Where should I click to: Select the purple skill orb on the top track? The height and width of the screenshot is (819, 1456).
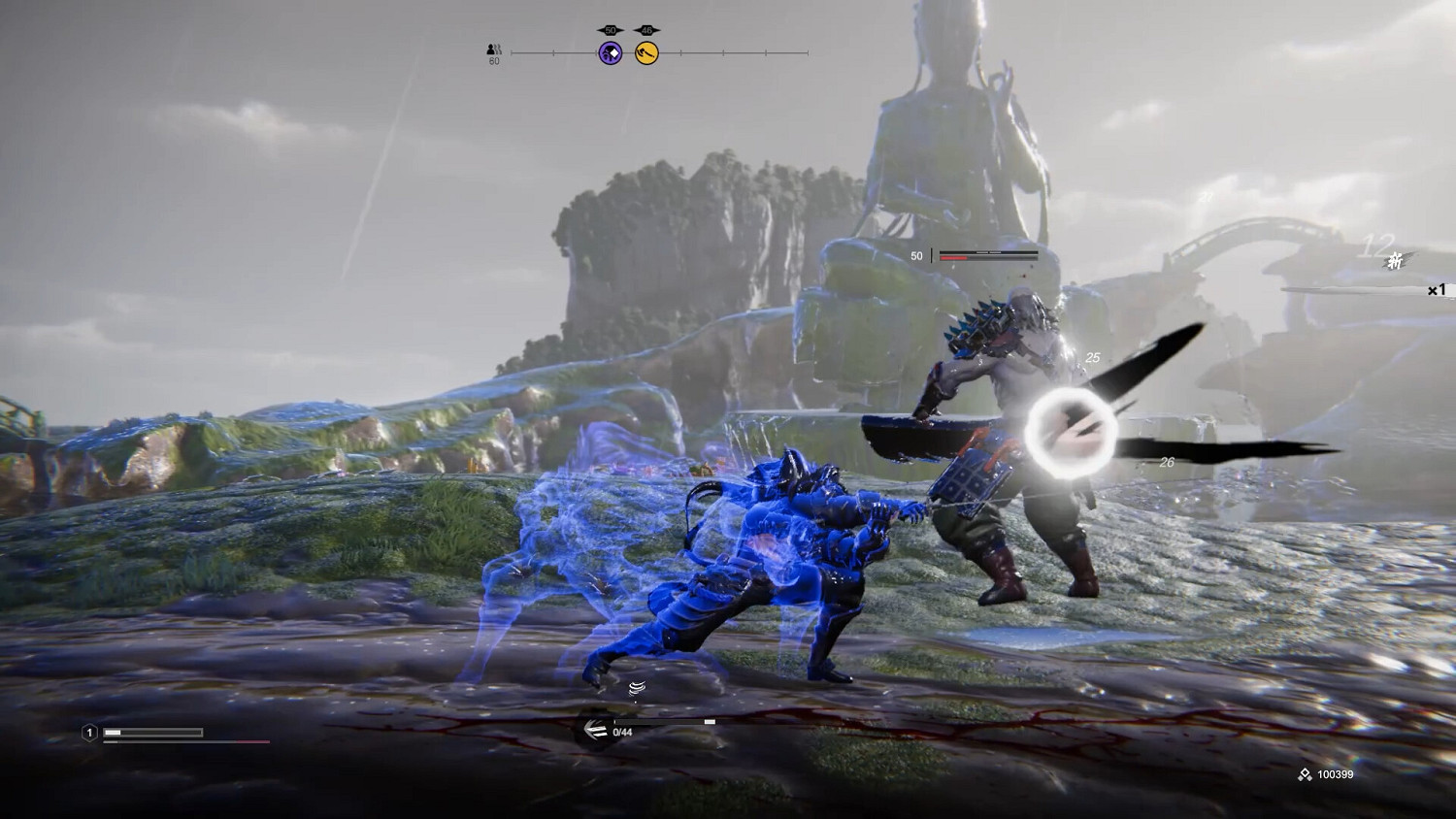click(x=610, y=52)
